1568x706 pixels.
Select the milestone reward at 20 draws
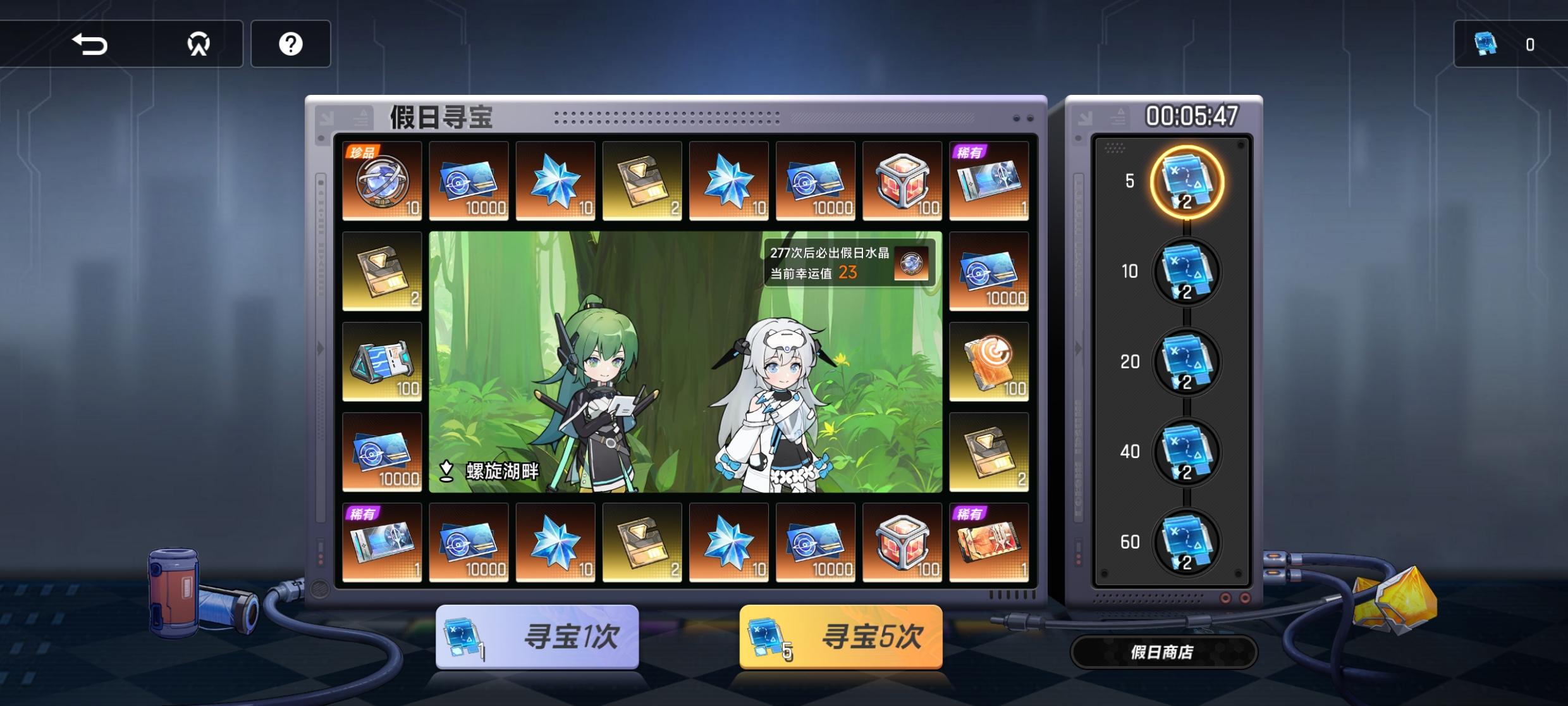[1187, 362]
